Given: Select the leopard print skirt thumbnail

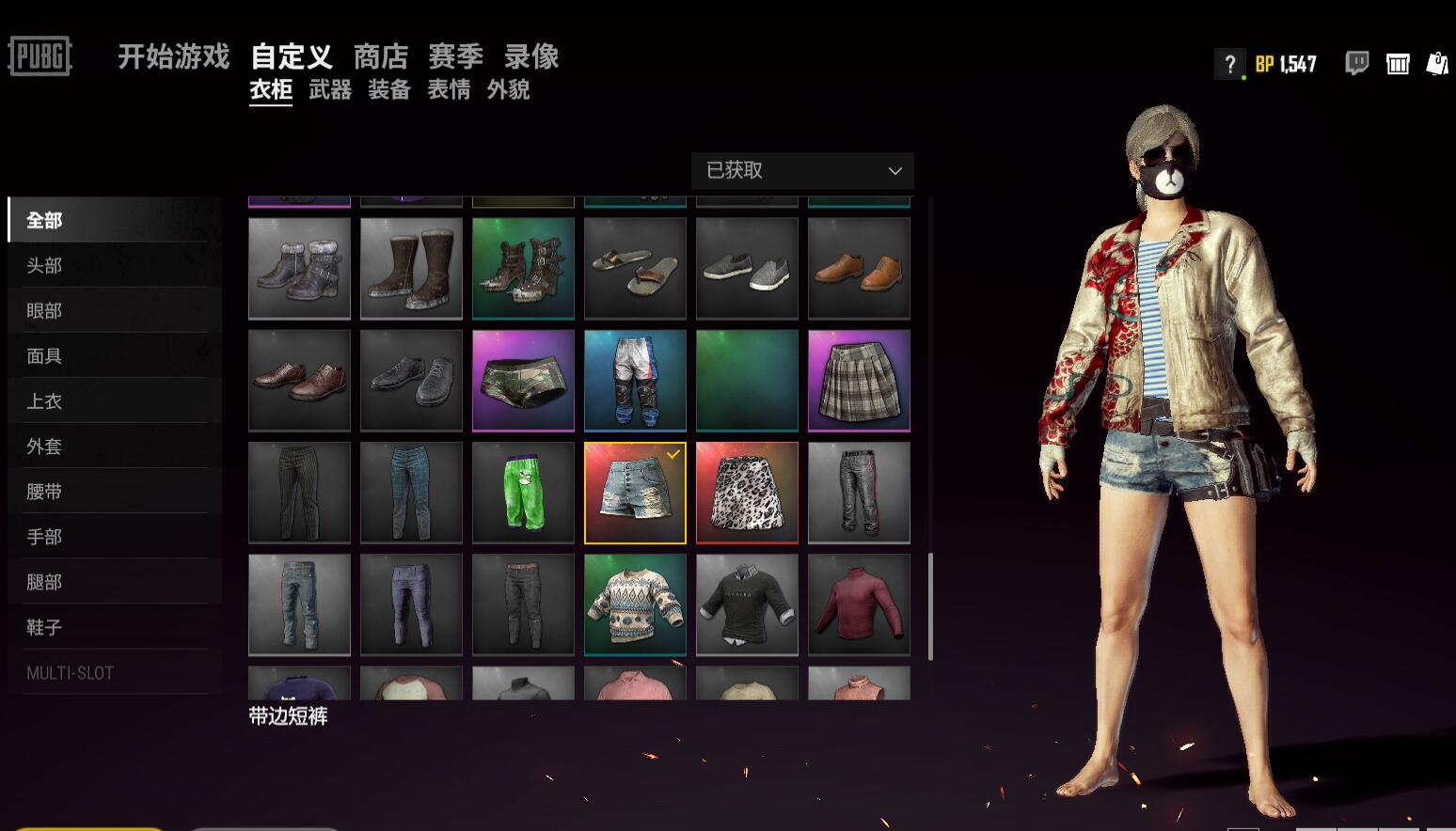Looking at the screenshot, I should (746, 492).
